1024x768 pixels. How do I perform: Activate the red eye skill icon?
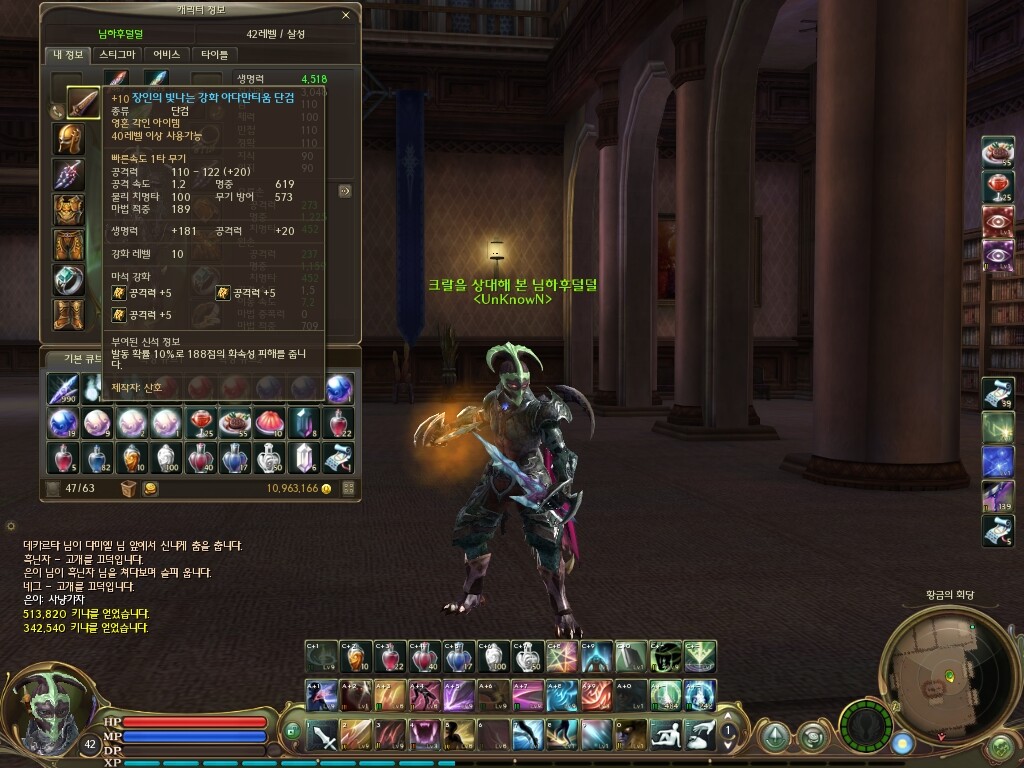click(x=997, y=221)
